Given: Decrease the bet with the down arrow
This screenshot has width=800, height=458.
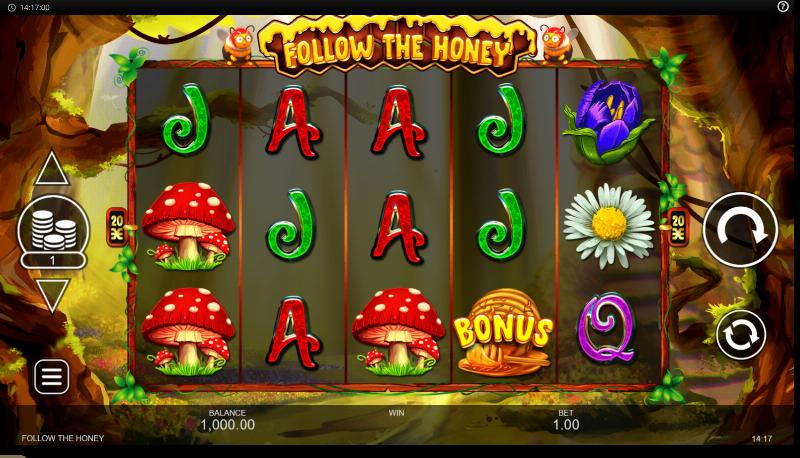Looking at the screenshot, I should [52, 294].
